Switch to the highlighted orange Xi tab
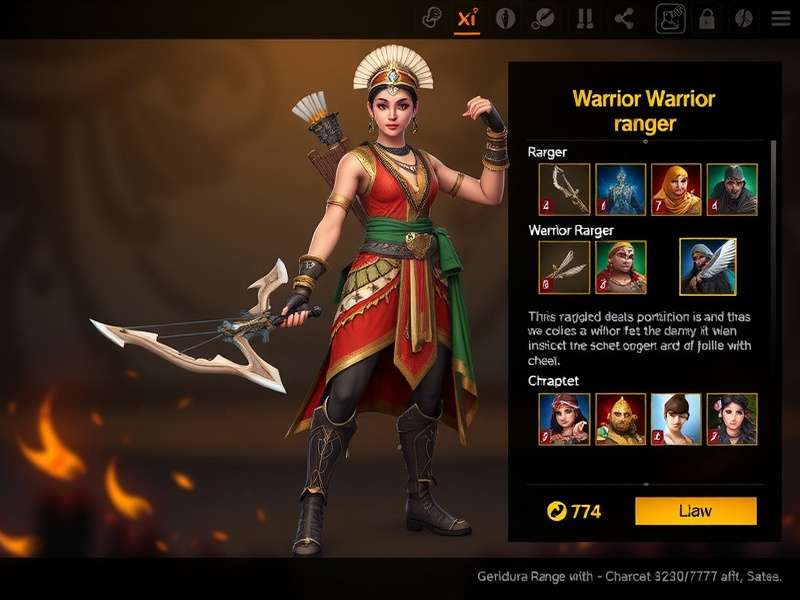 click(466, 18)
